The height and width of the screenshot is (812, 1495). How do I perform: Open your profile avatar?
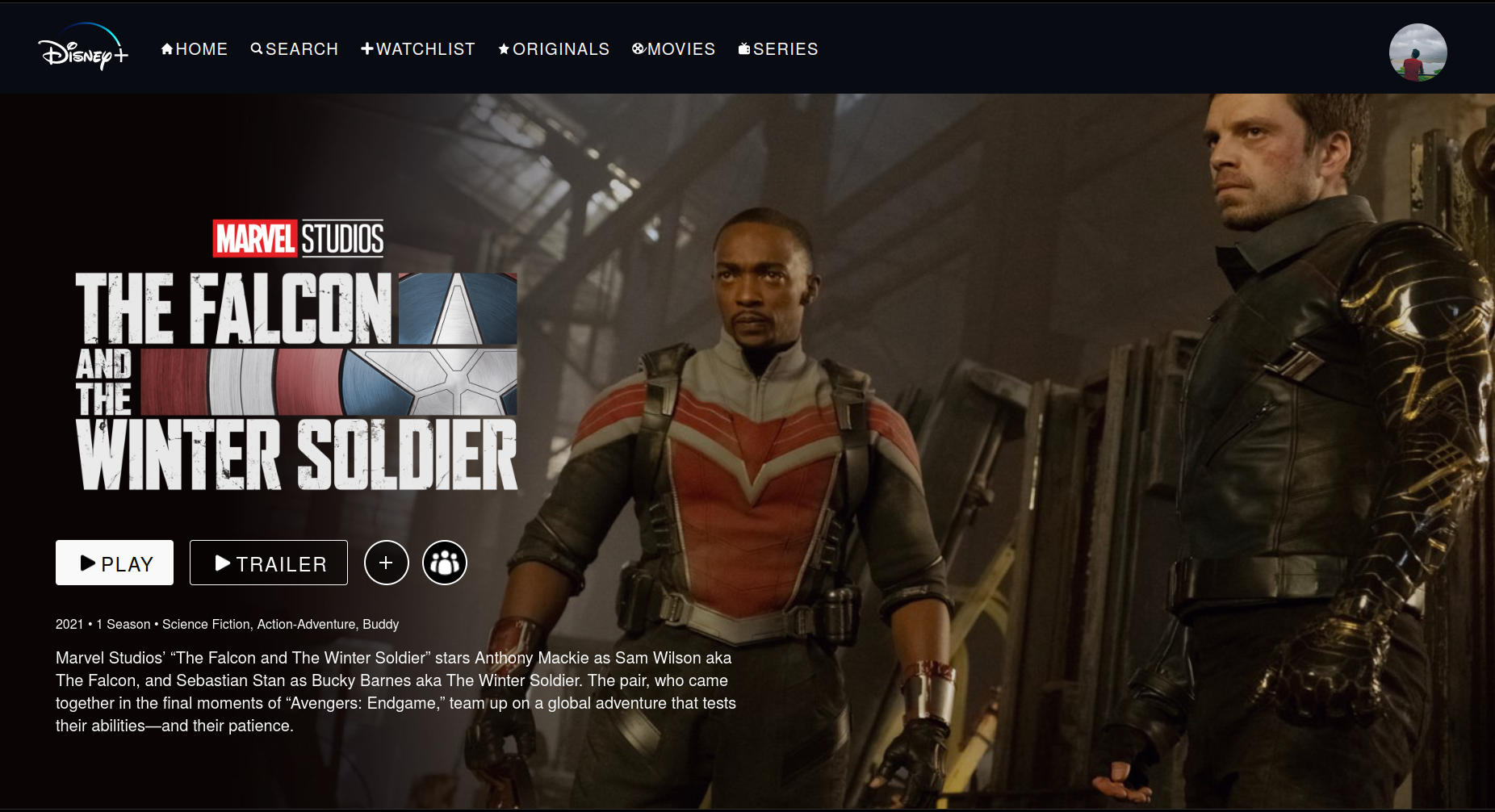(x=1419, y=52)
